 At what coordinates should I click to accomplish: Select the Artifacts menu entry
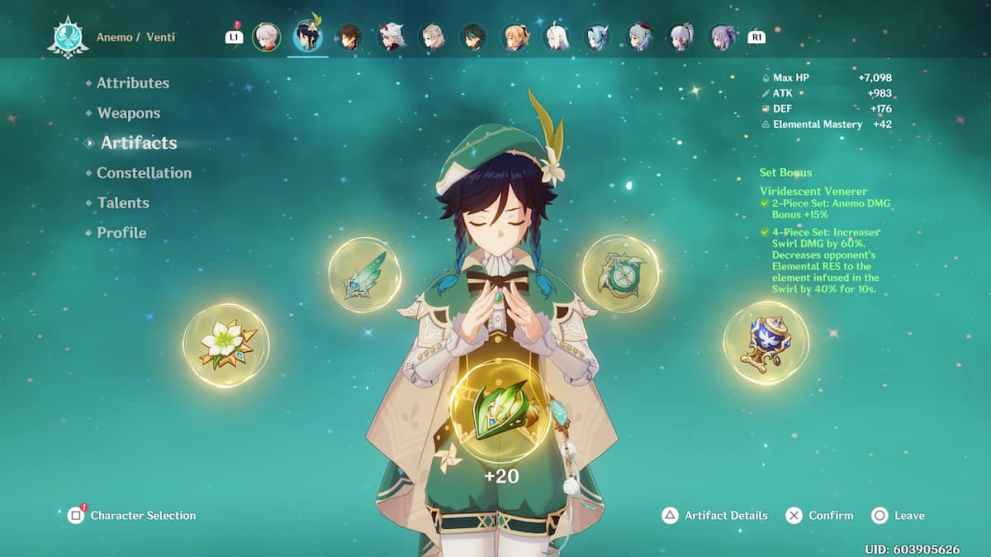coord(138,143)
